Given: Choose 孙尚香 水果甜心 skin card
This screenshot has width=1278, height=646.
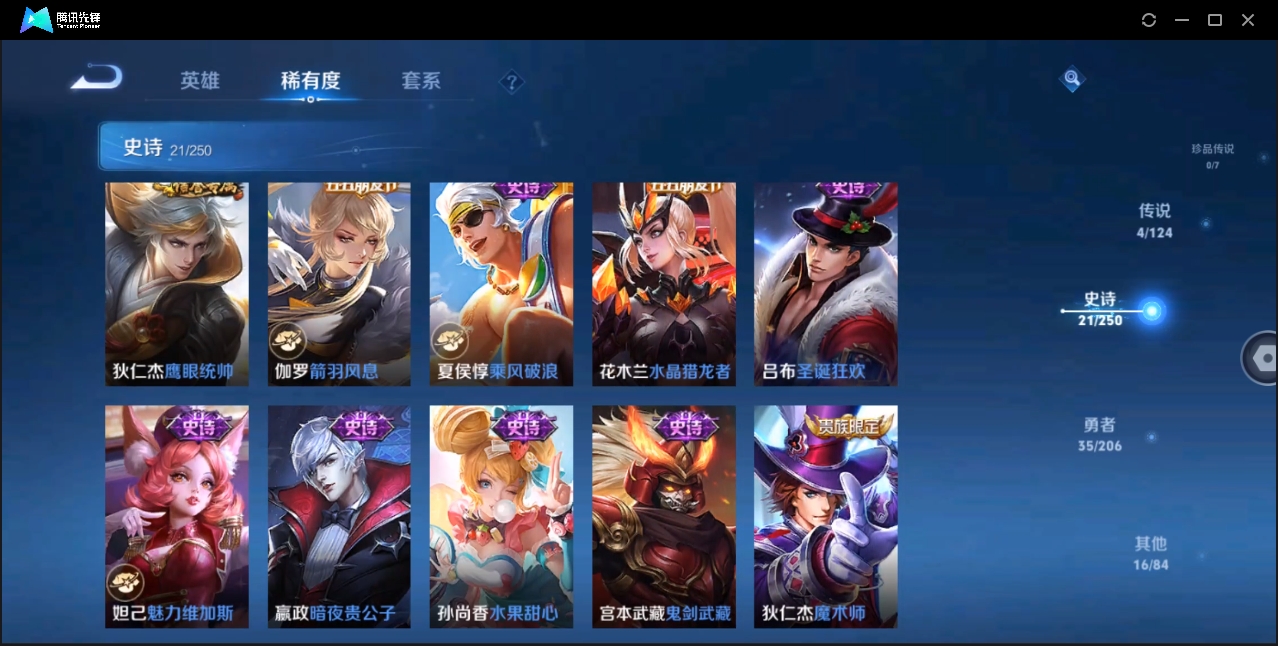Looking at the screenshot, I should (x=501, y=516).
